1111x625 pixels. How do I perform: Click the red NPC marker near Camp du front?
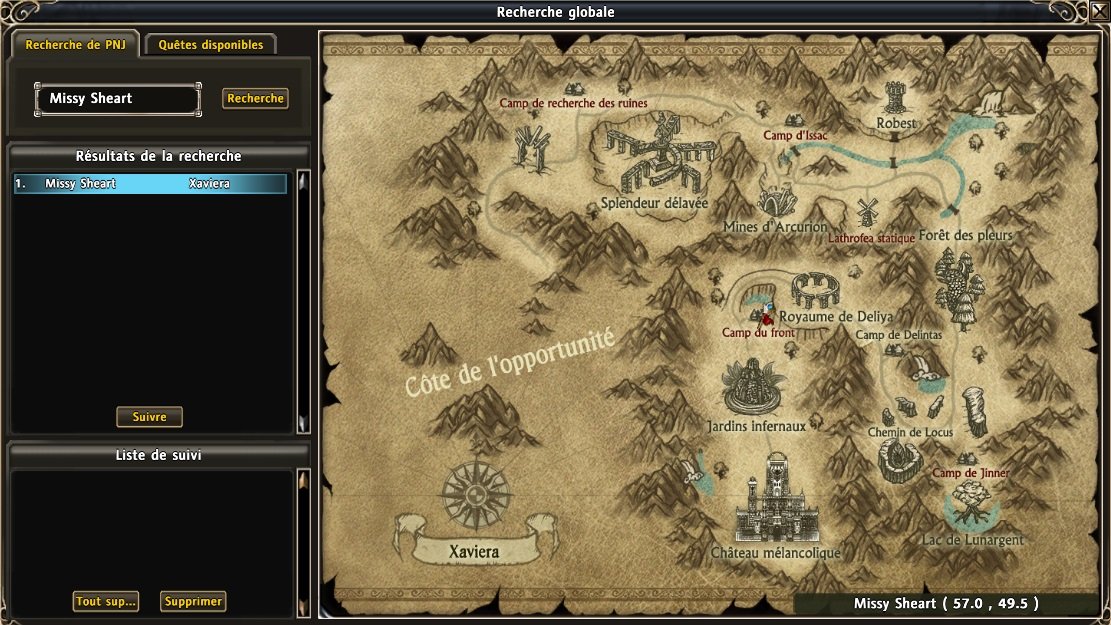pos(768,317)
